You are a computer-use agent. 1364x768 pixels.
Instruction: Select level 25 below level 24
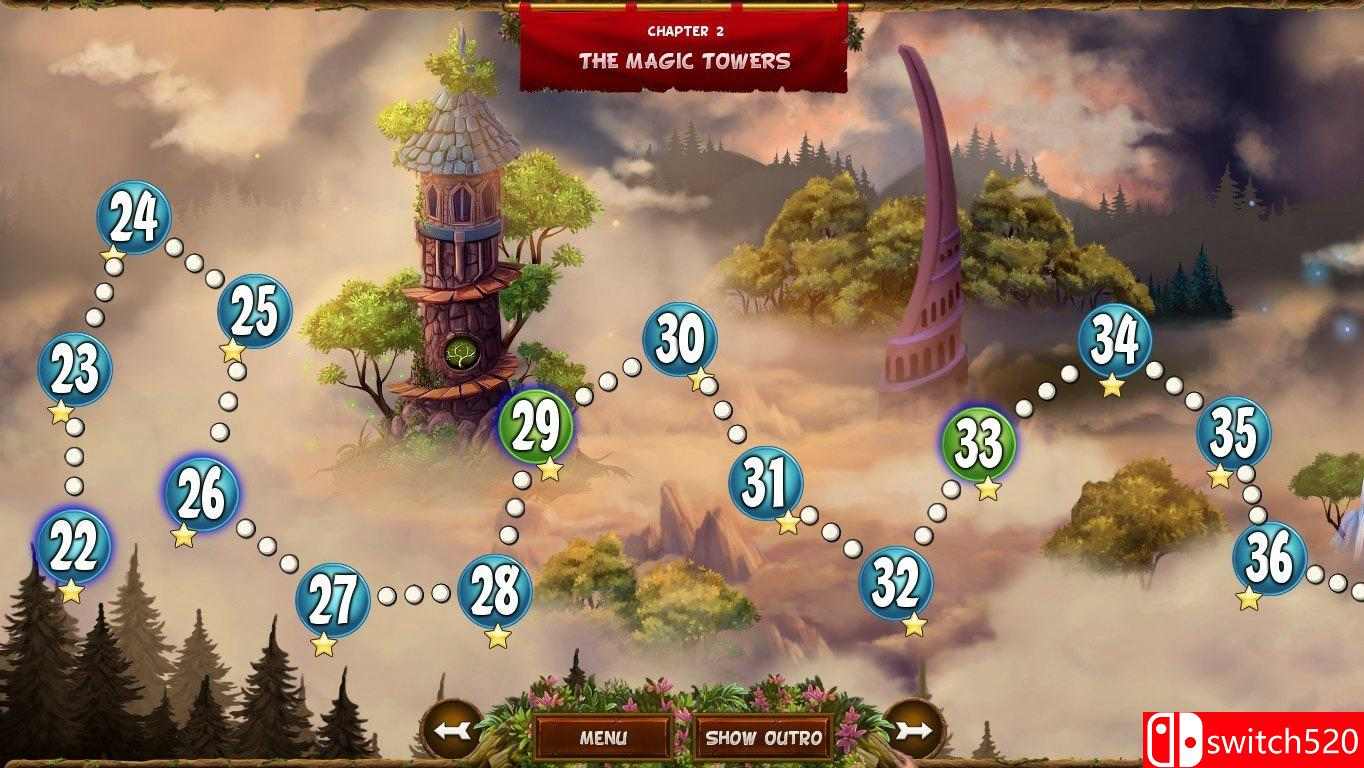[253, 315]
